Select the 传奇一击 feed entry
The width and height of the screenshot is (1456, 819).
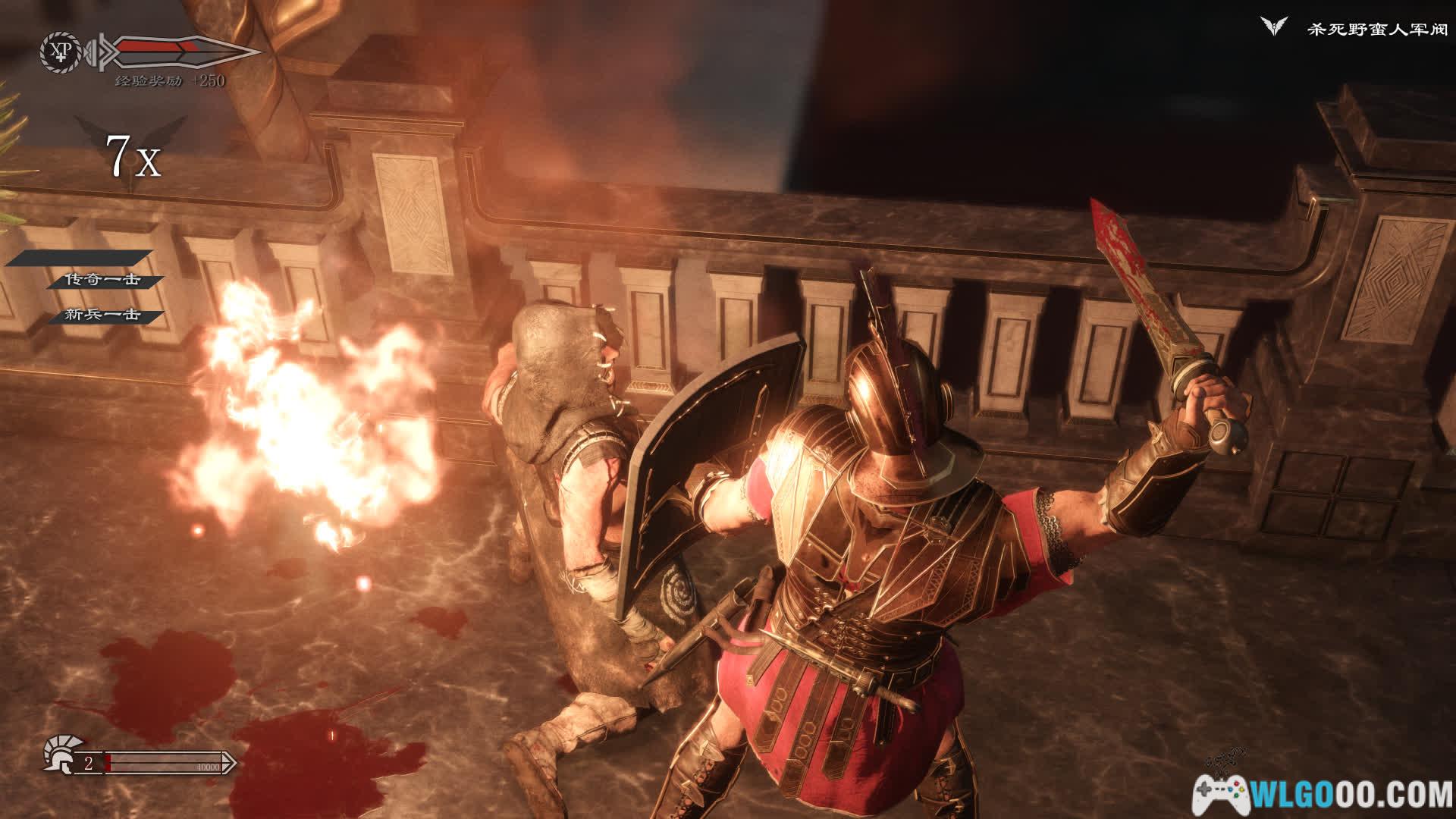point(103,280)
